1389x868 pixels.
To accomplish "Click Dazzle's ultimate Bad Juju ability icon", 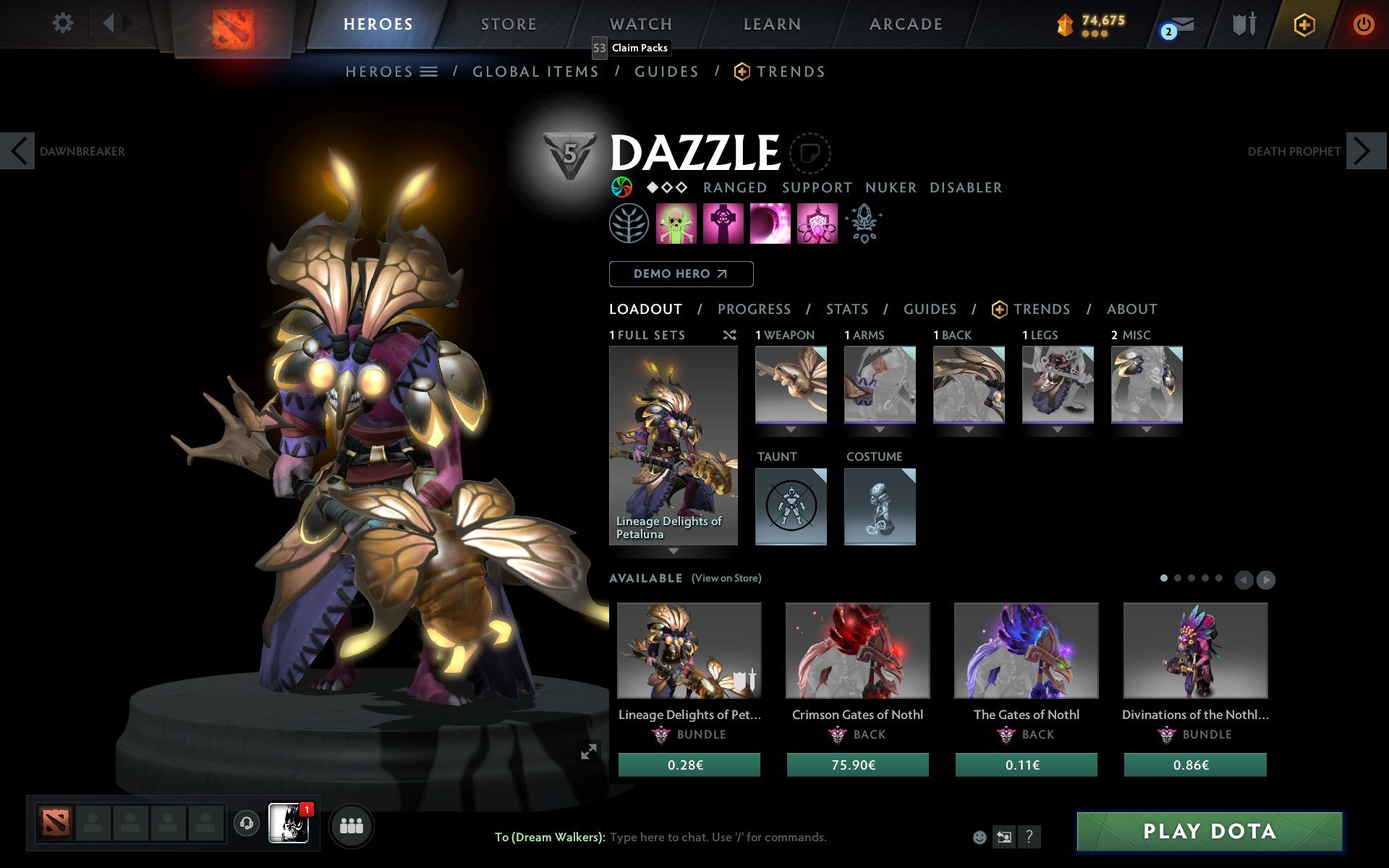I will click(817, 224).
